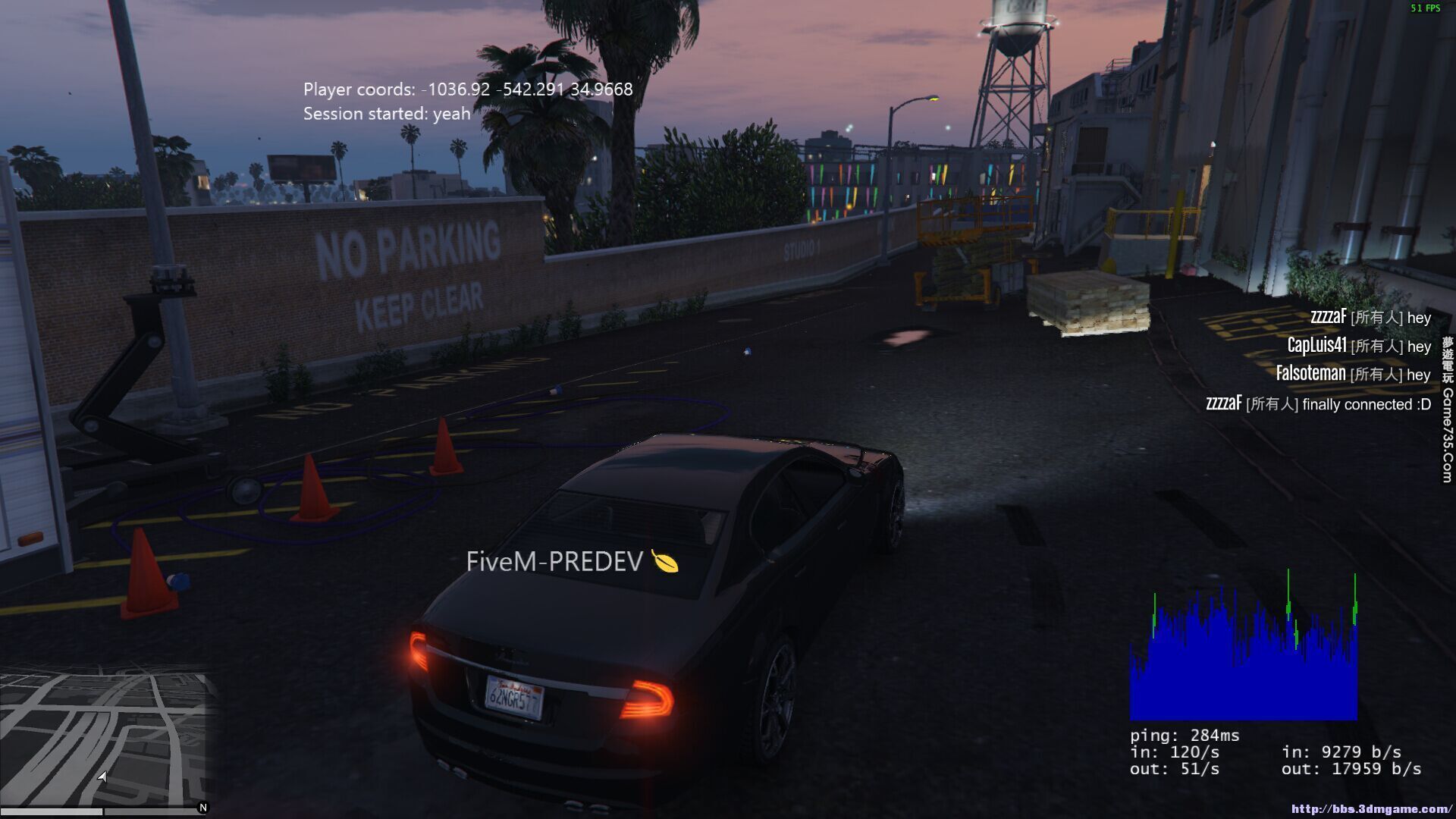Select Falsoteman's hey chat message
This screenshot has height=819, width=1456.
coord(1353,374)
